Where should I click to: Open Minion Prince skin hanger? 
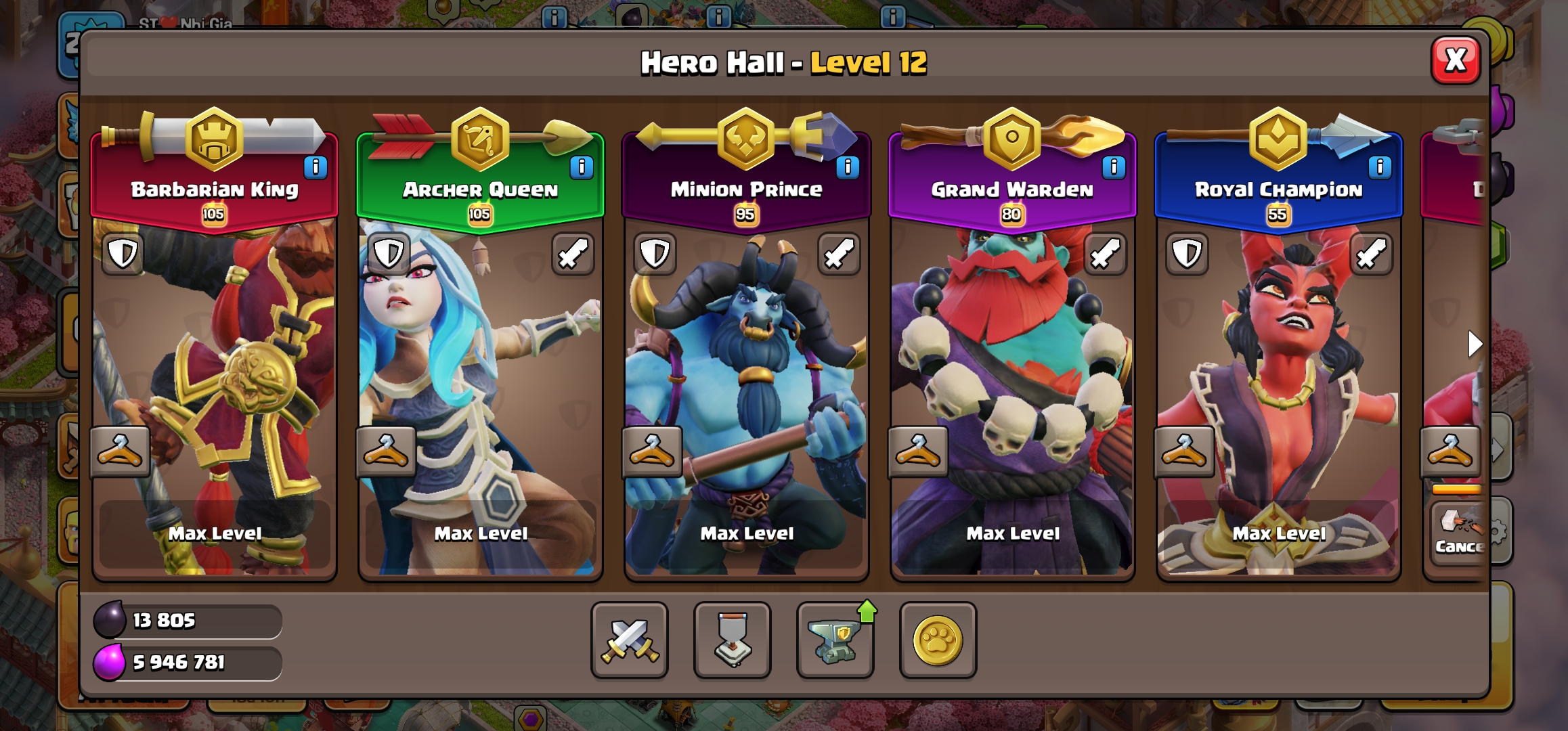pyautogui.click(x=652, y=451)
